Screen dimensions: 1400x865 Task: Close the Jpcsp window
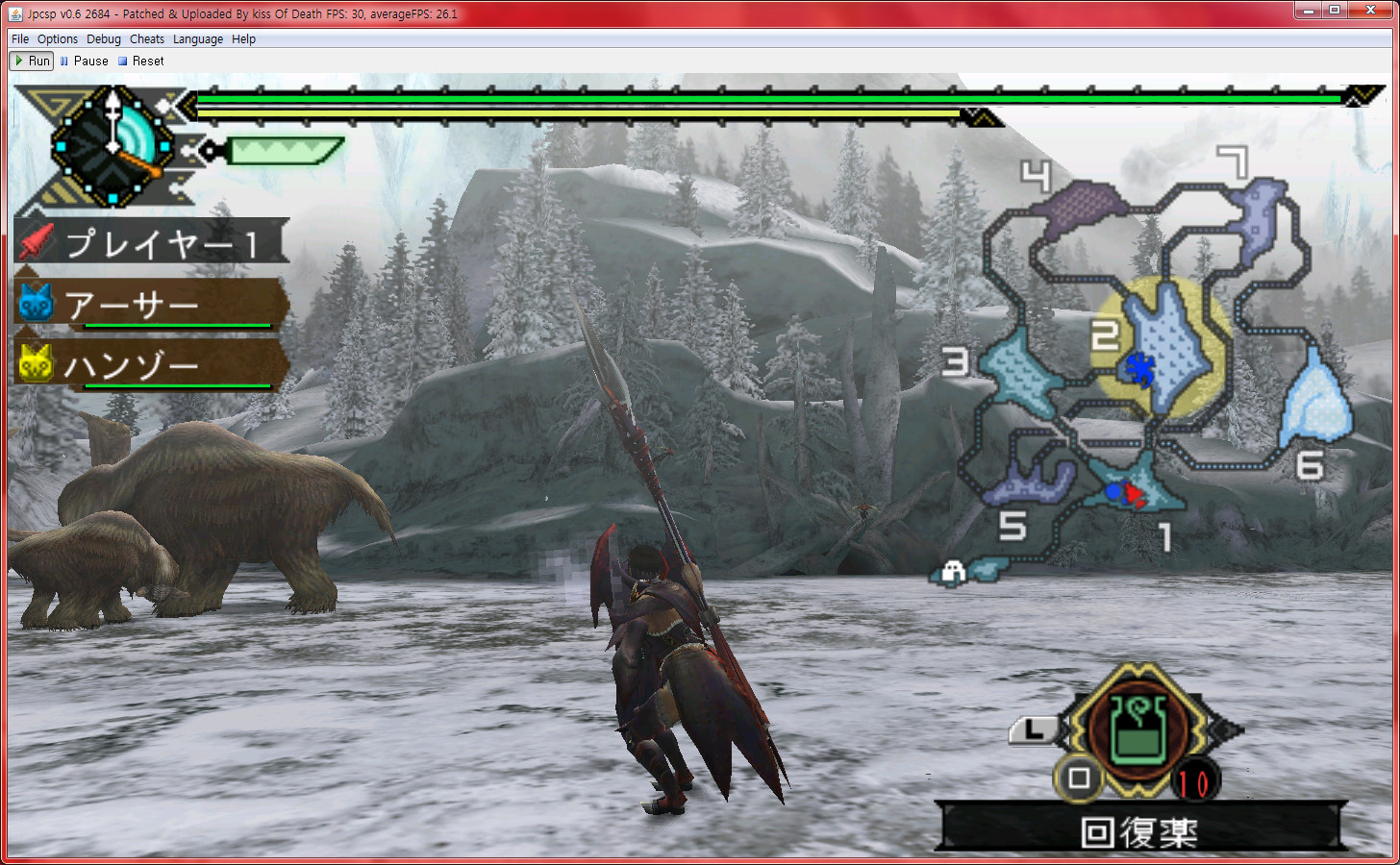point(1370,11)
